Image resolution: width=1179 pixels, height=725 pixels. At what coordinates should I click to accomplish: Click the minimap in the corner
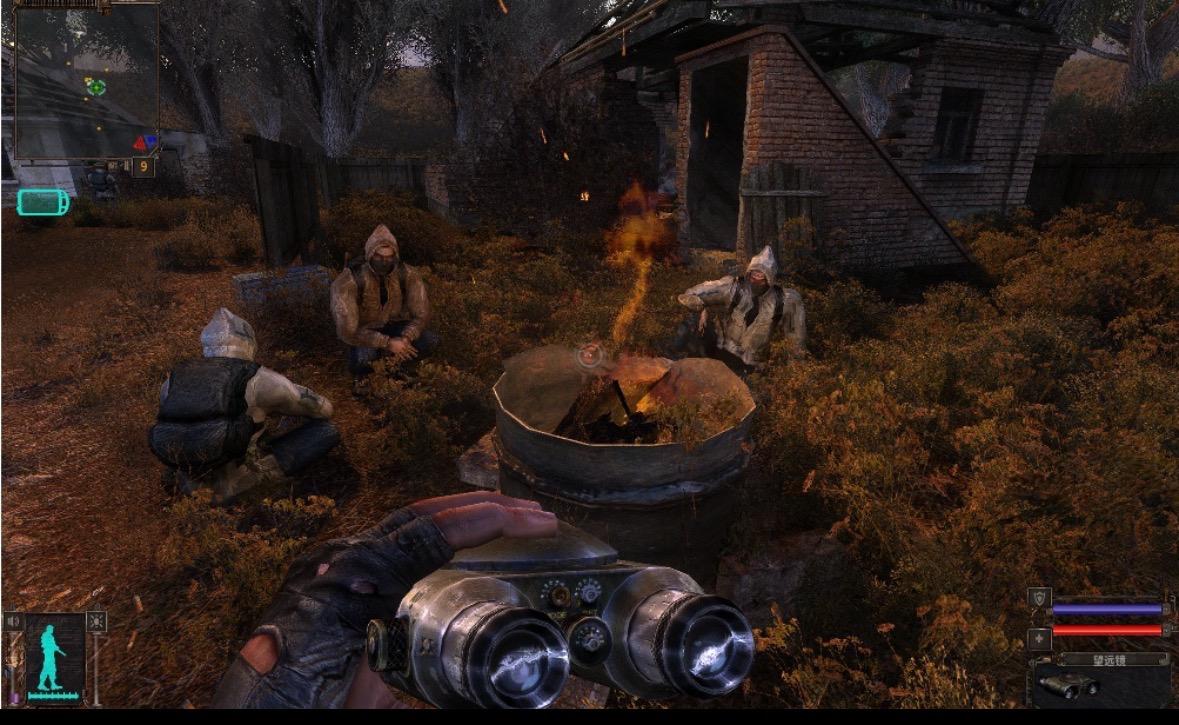click(x=86, y=80)
